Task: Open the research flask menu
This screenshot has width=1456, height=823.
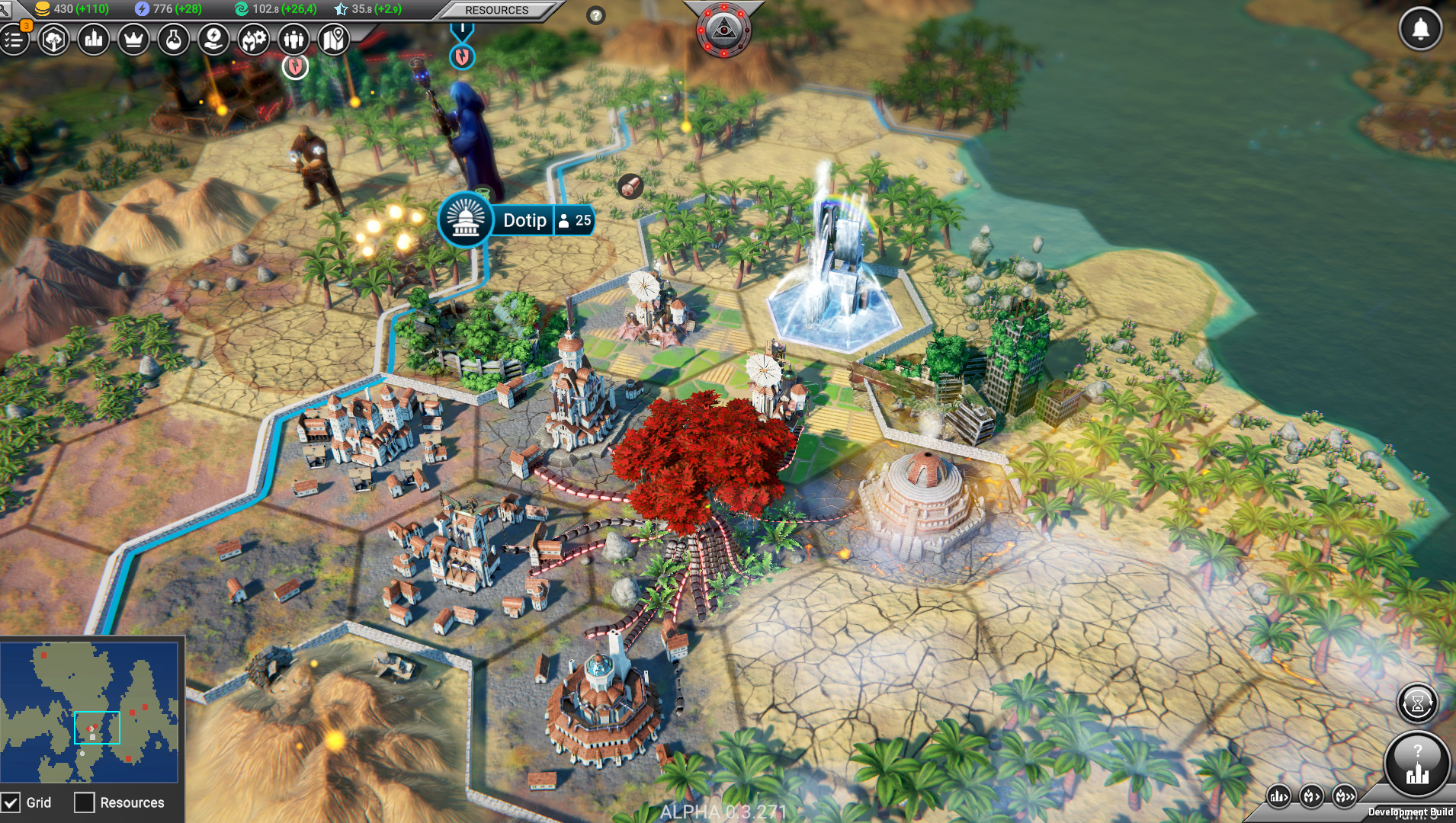Action: tap(174, 40)
